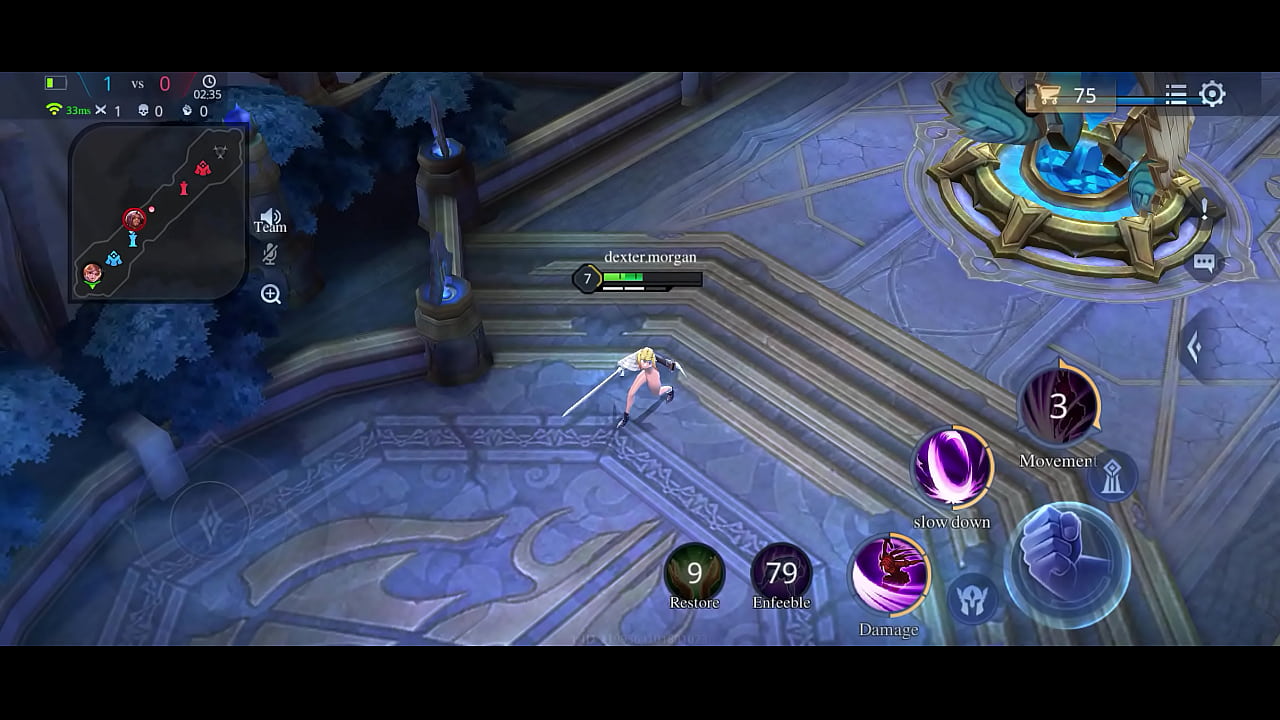
Task: Click the magnifier zoom button beside minimap
Action: (x=271, y=294)
